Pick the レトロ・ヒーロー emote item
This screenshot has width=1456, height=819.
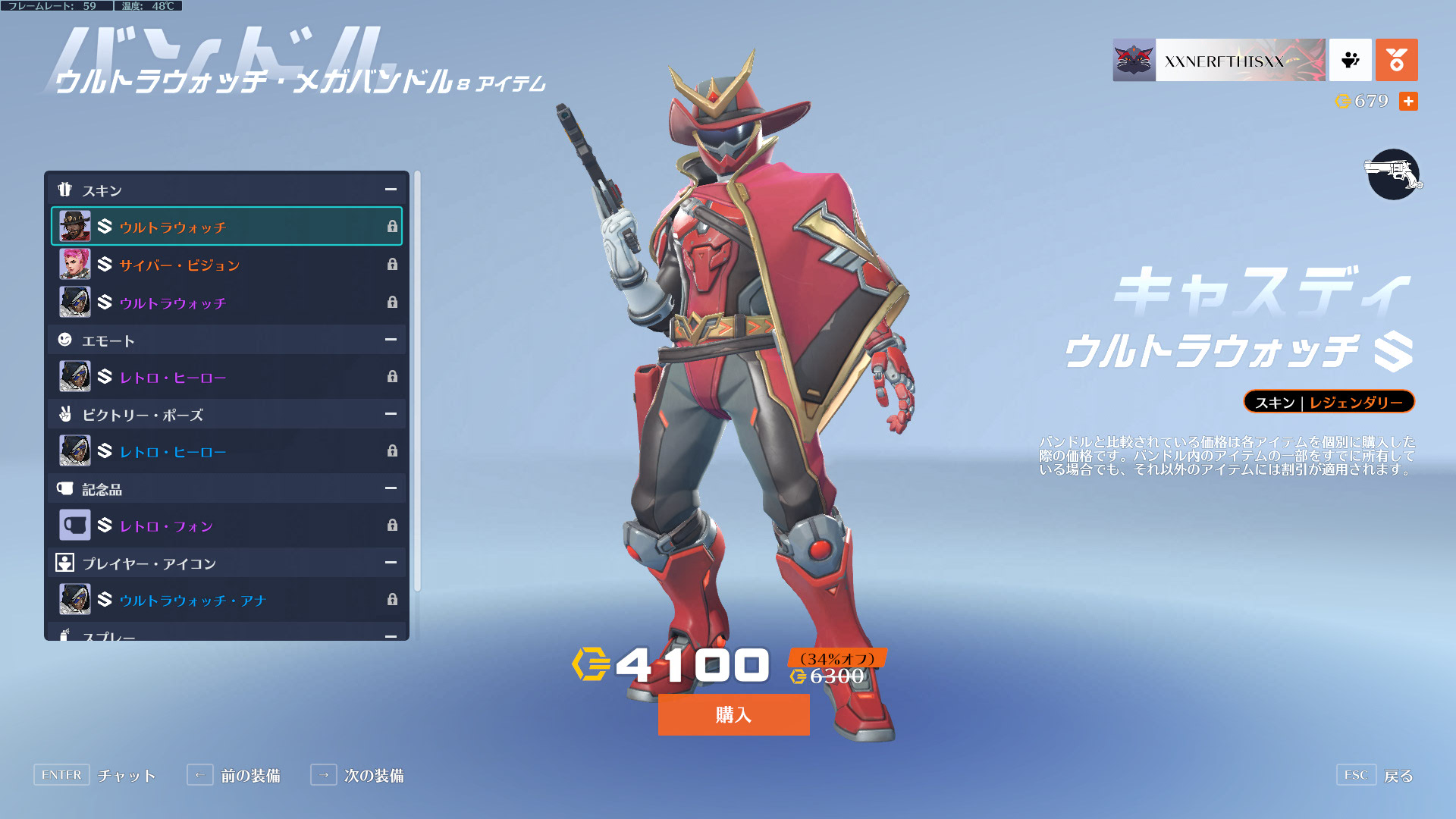click(x=227, y=377)
